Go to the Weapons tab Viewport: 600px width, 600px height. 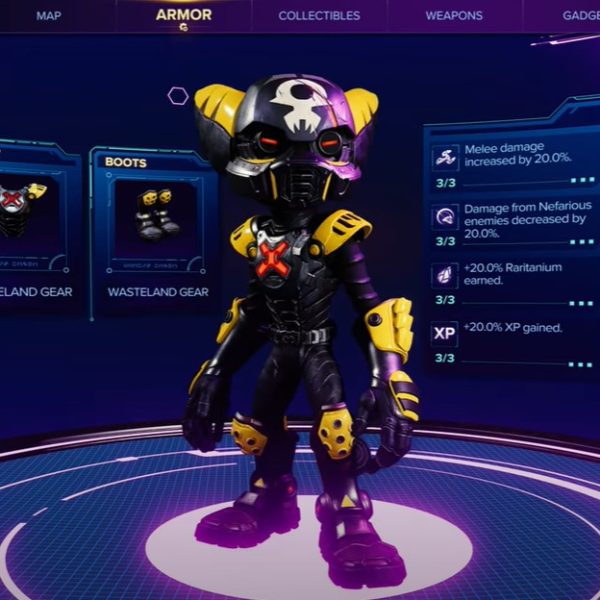(454, 16)
